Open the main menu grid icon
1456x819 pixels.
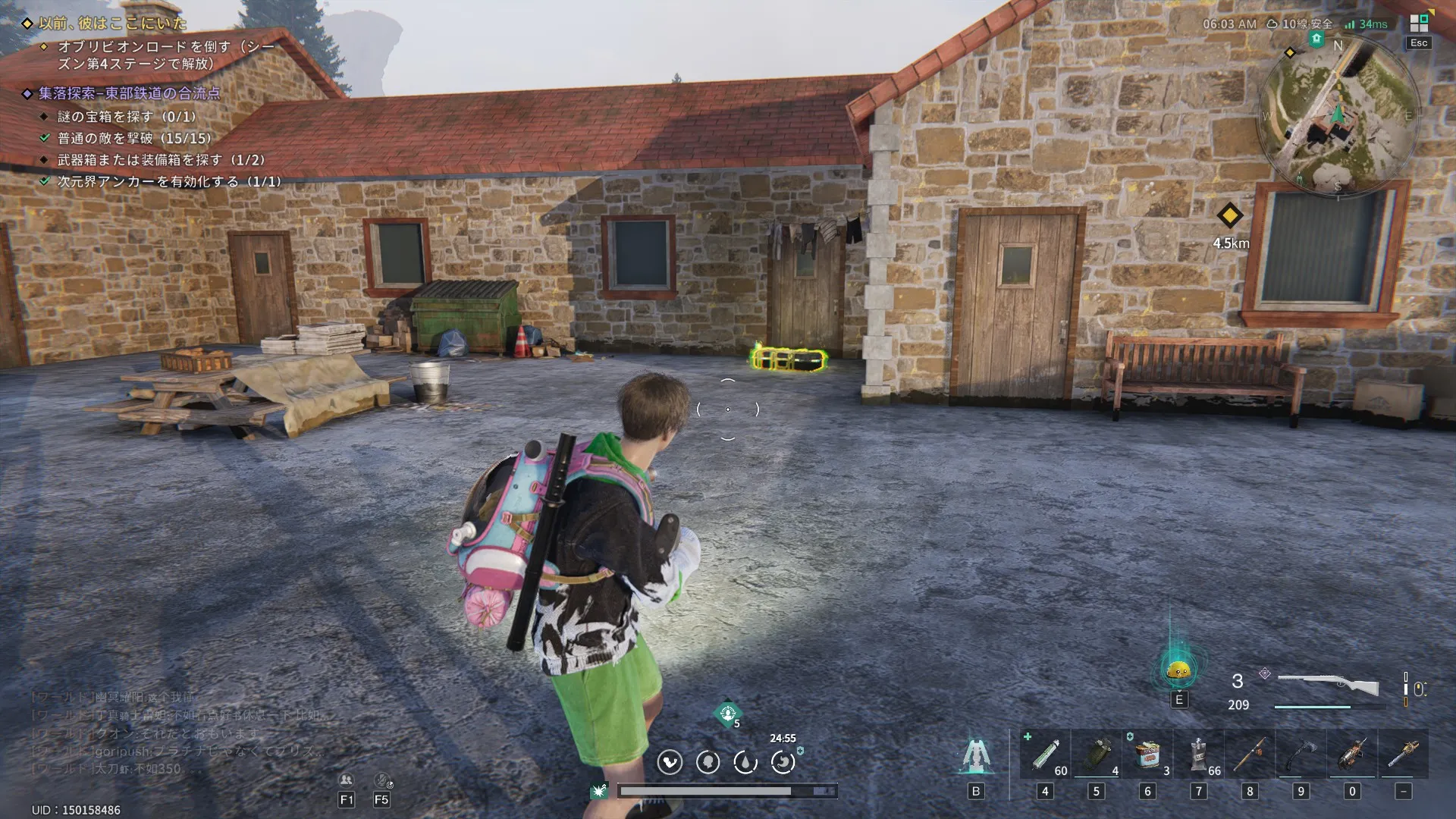tap(1418, 24)
